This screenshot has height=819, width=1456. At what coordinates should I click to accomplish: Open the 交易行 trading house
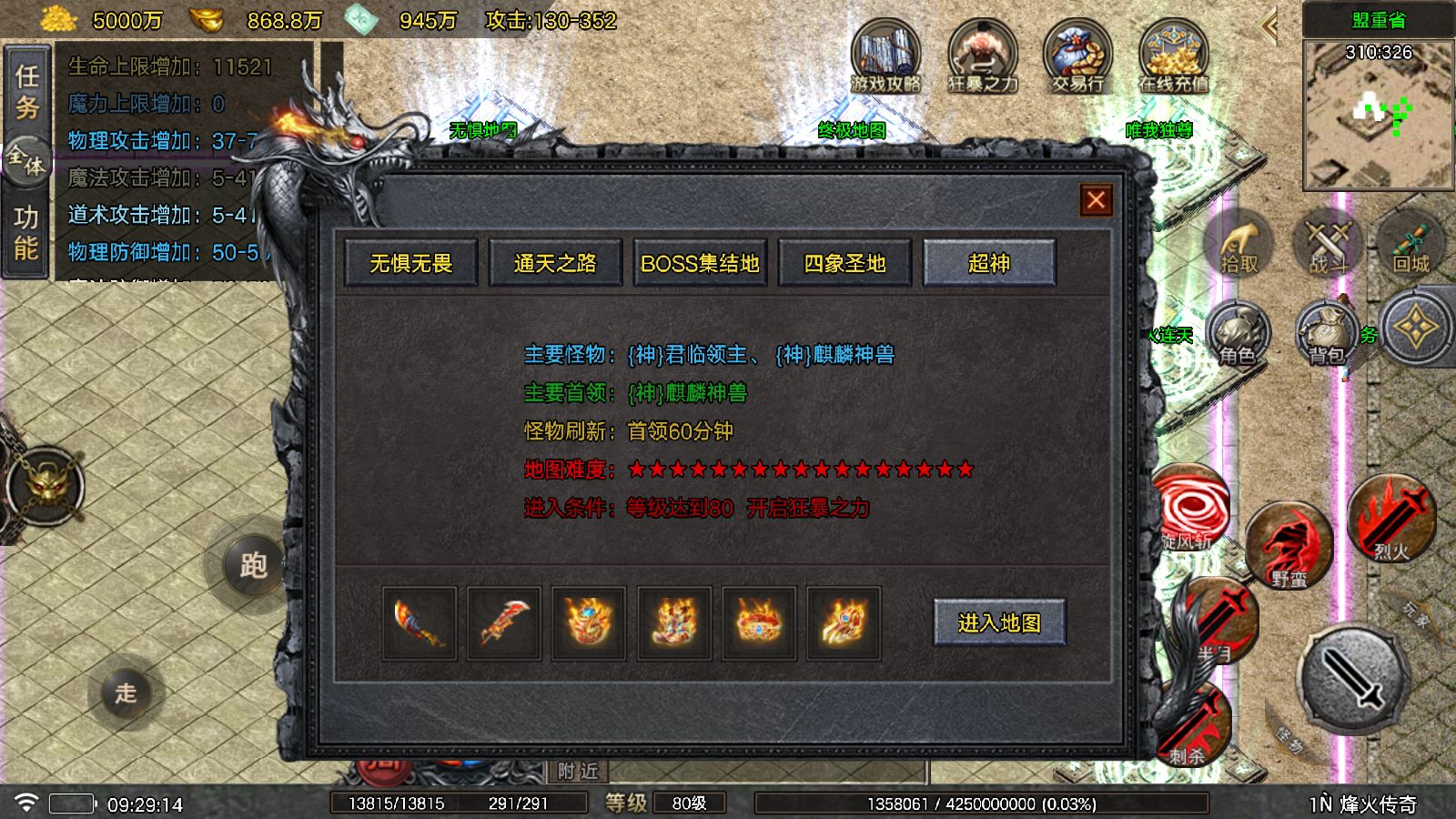(x=1077, y=56)
